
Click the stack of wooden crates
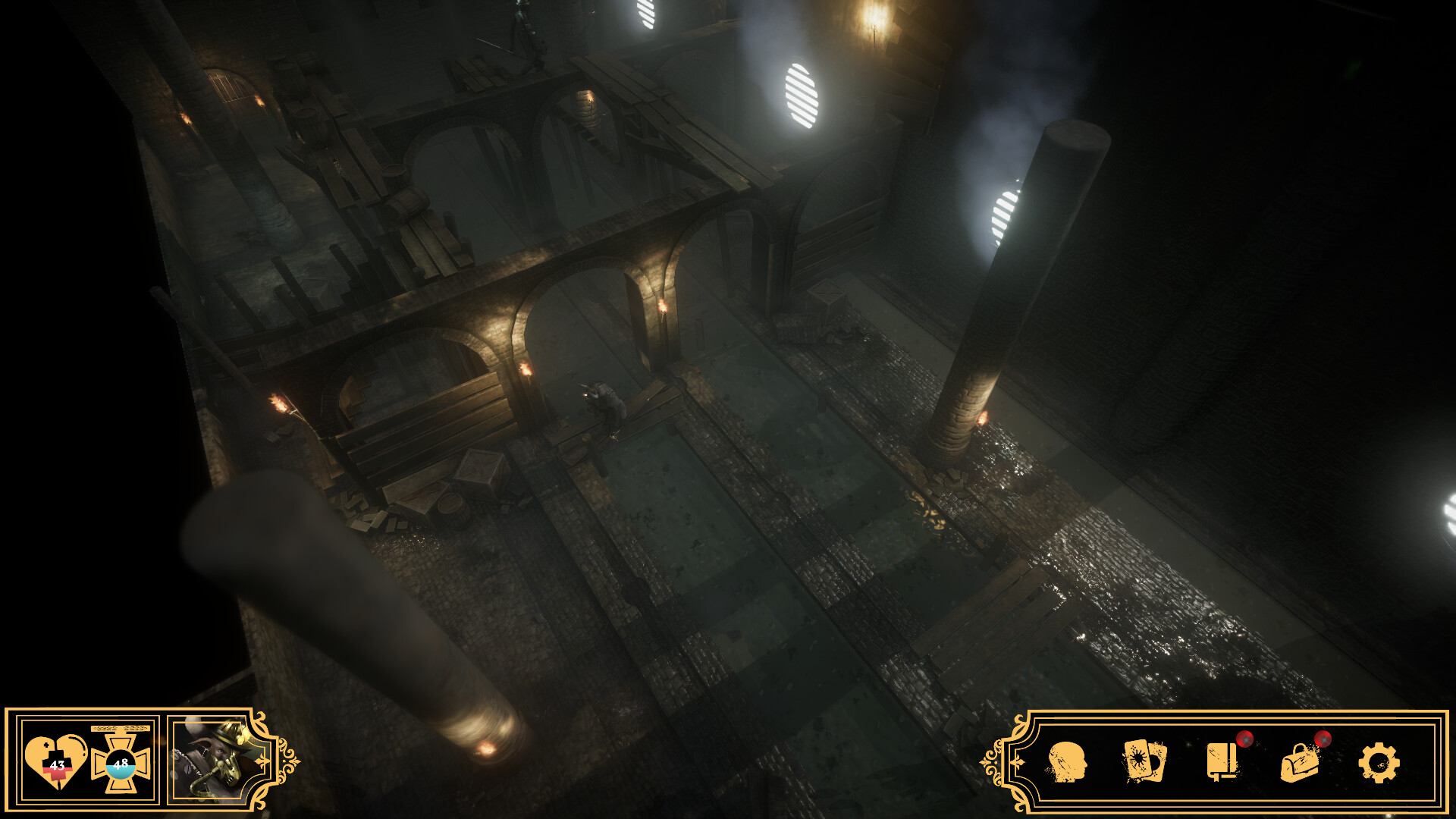coord(478,470)
